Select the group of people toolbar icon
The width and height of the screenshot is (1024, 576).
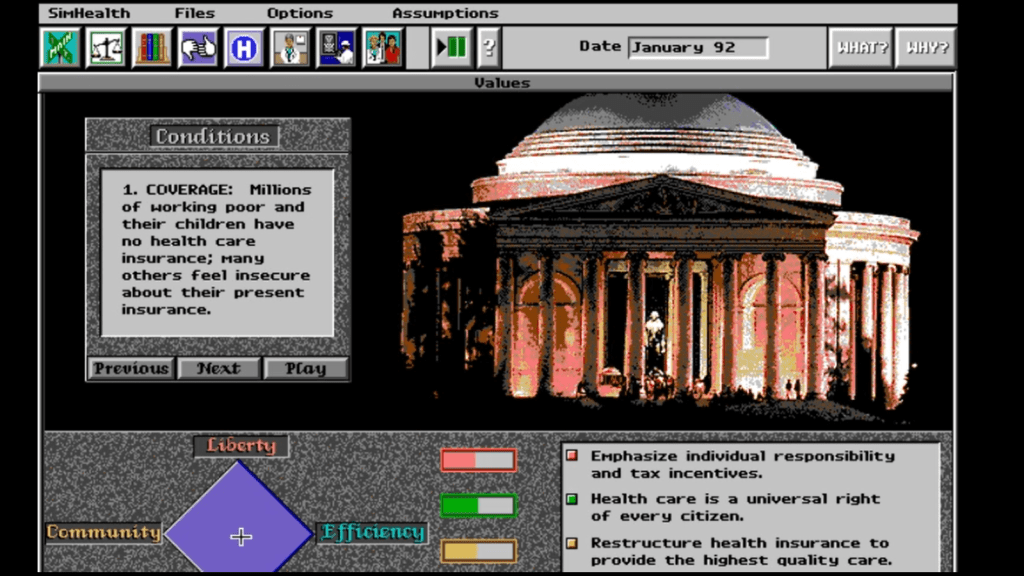tap(383, 48)
